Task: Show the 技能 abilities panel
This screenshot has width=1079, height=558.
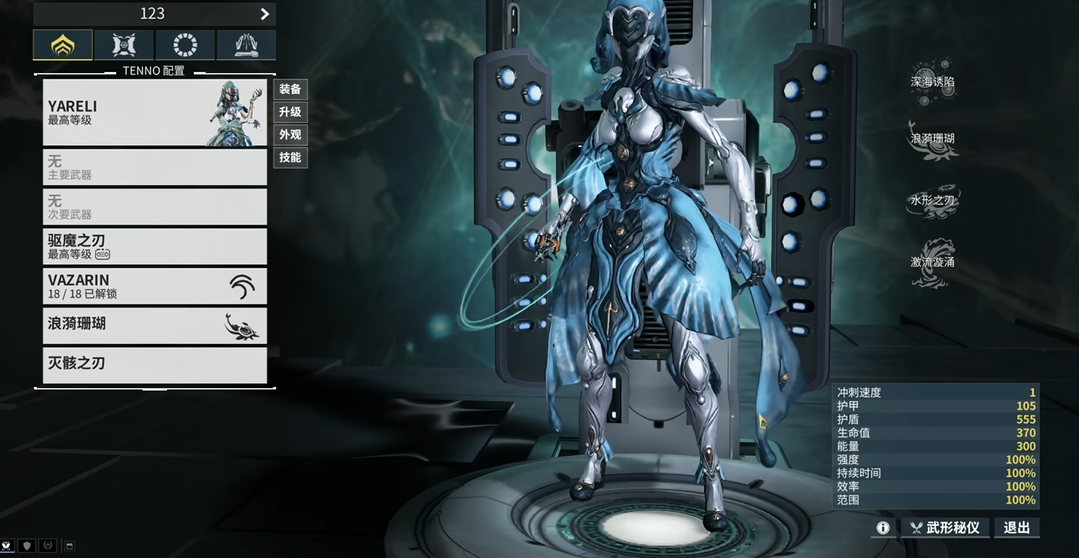Action: coord(290,158)
